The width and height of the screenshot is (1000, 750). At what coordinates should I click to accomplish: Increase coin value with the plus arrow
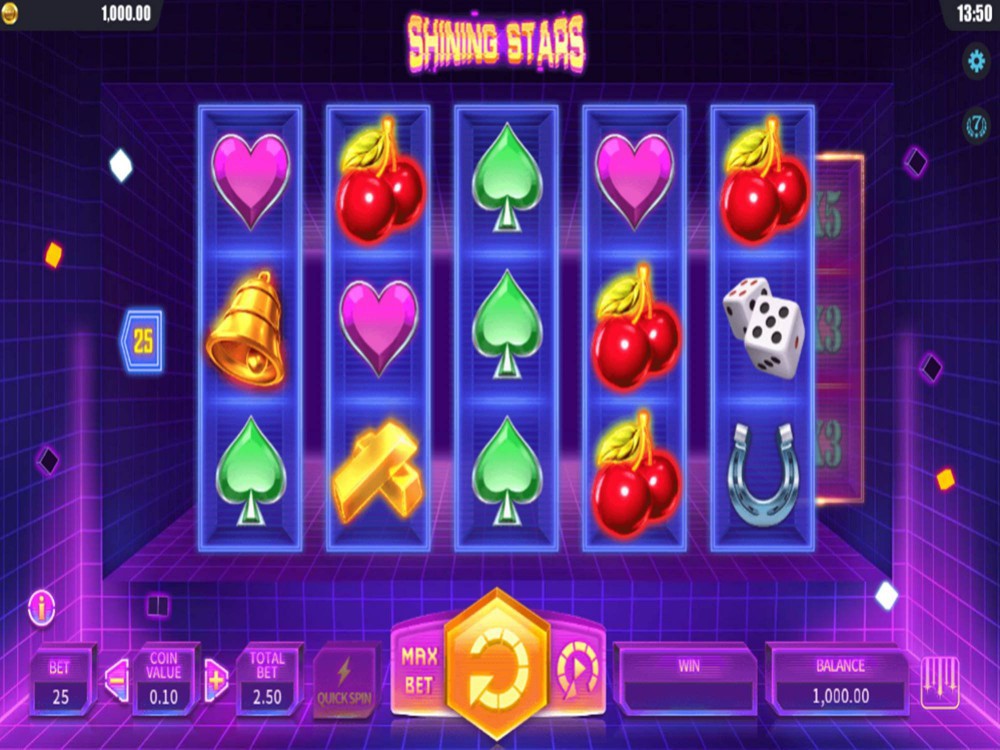[x=216, y=681]
